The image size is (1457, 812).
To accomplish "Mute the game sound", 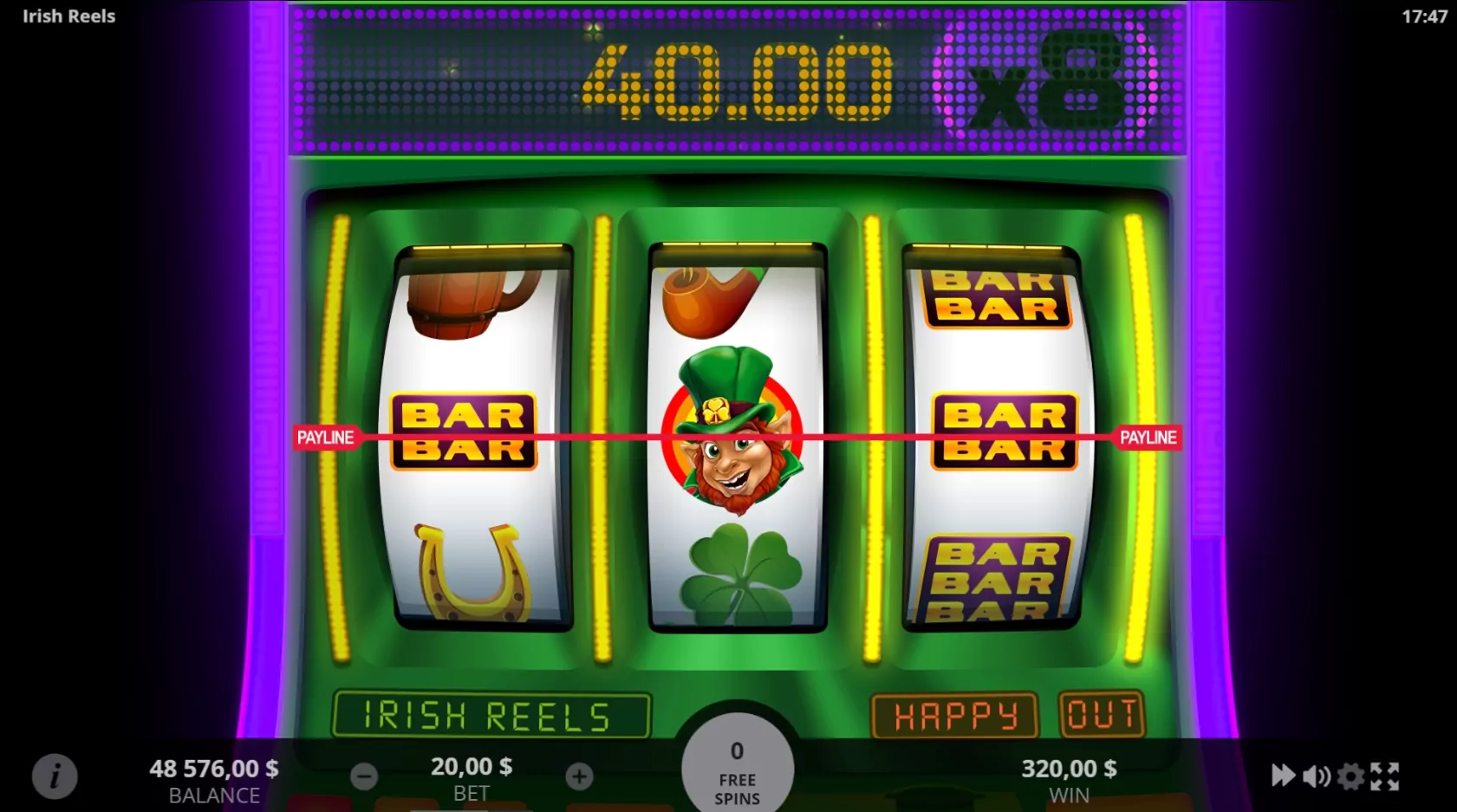I will [1318, 776].
